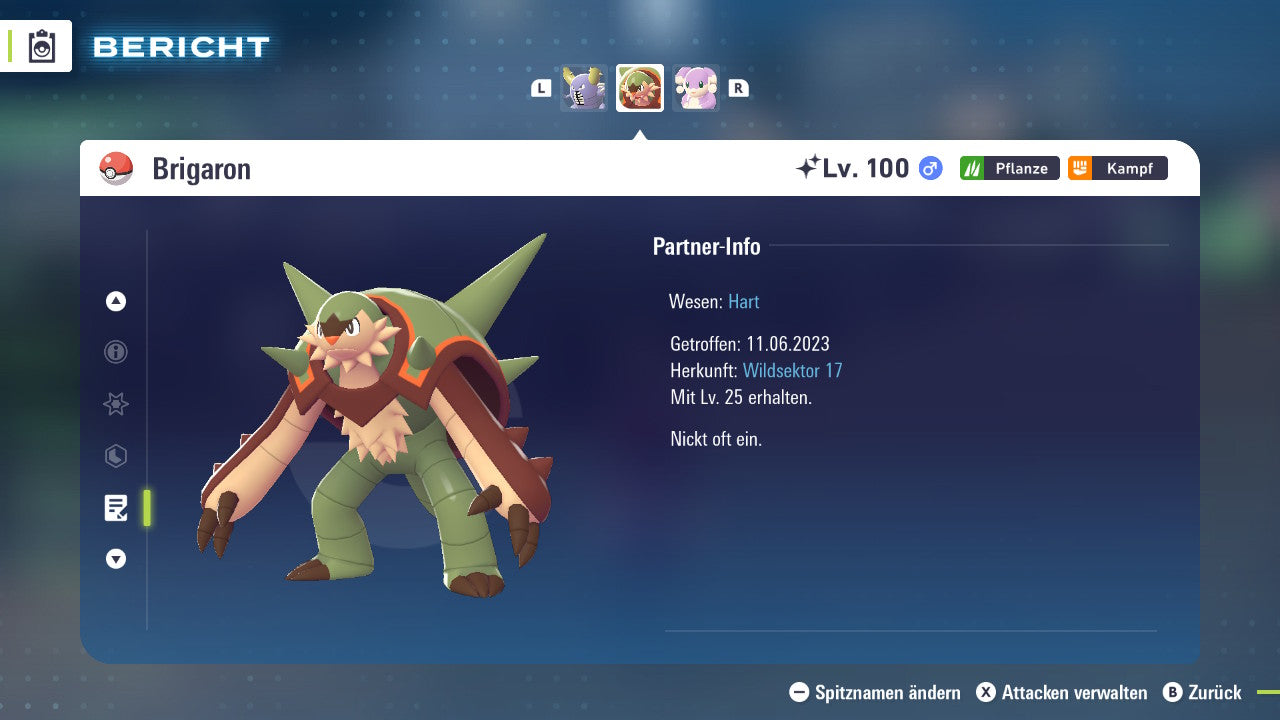
Task: Click the up arrow above the sidebar icons
Action: point(116,301)
